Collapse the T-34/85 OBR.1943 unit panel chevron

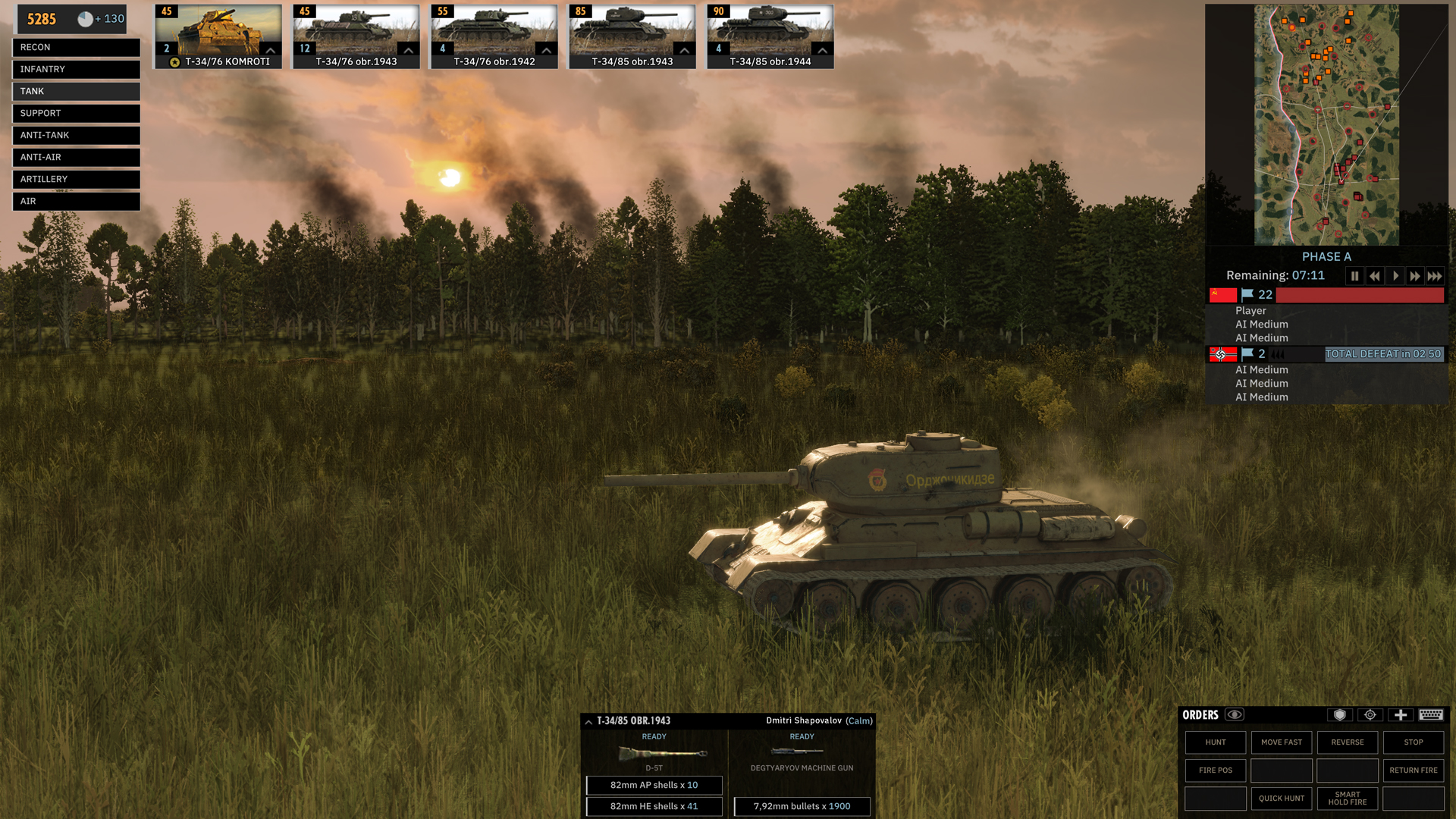(587, 721)
